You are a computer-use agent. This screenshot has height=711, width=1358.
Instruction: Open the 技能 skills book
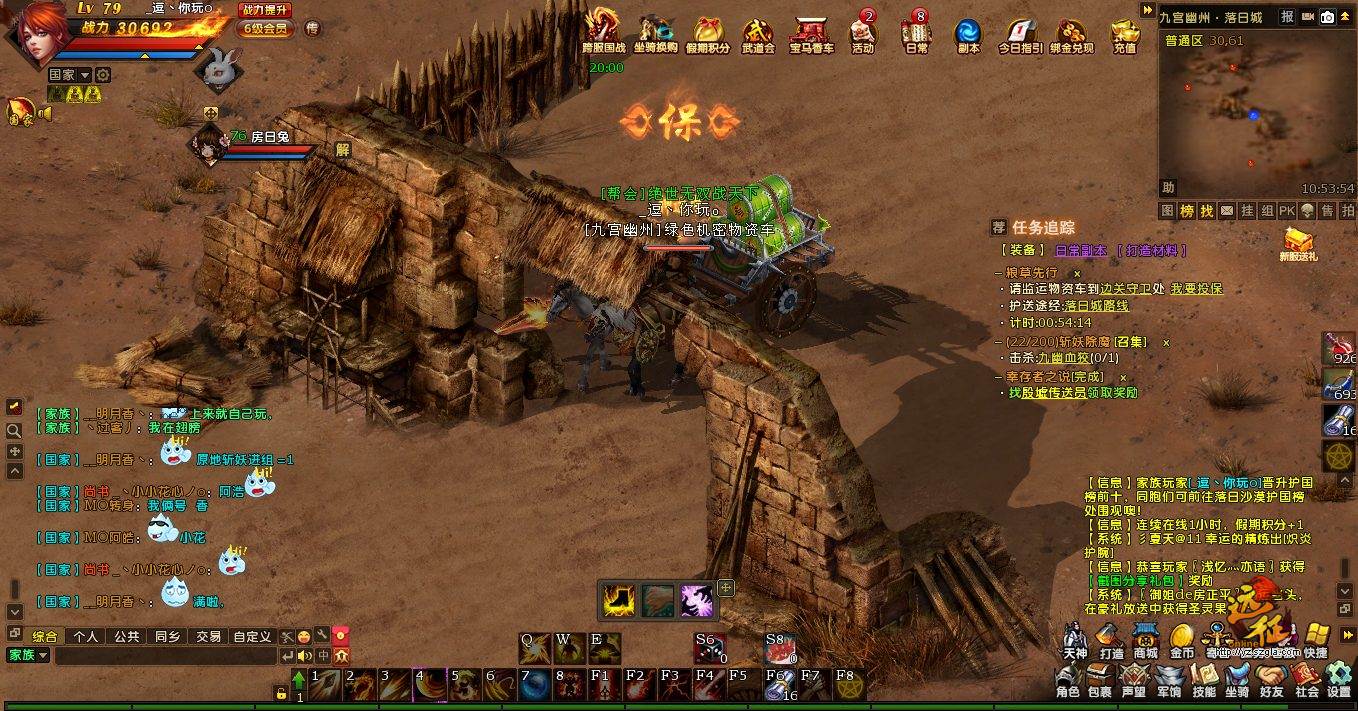click(x=1204, y=680)
